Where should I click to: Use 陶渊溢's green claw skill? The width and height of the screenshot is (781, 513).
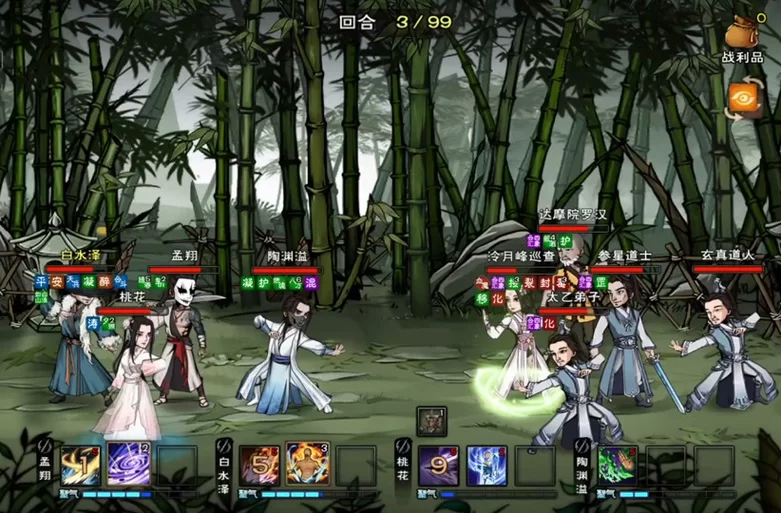point(617,465)
